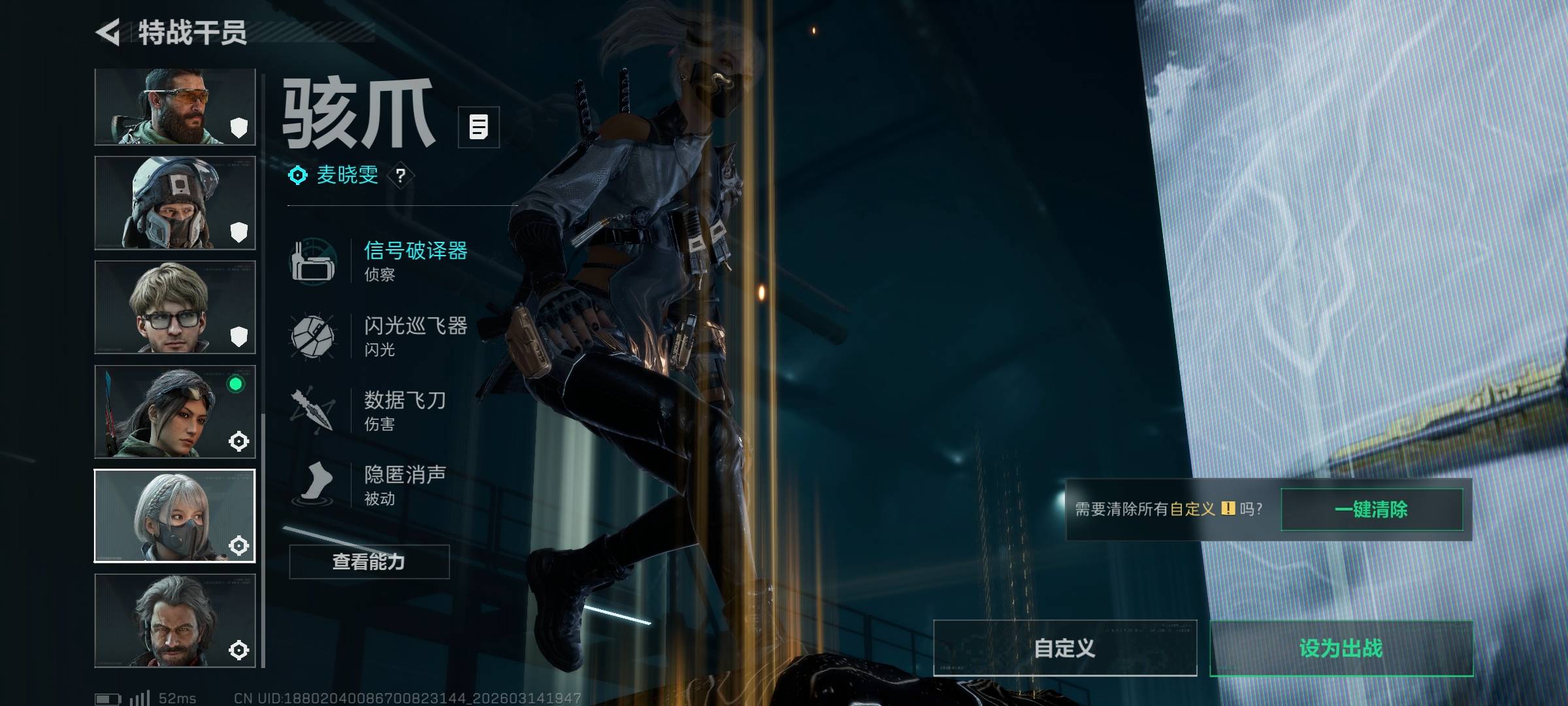Image resolution: width=1568 pixels, height=706 pixels.
Task: View the 闪光巡飞器 flash ability
Action: pyautogui.click(x=414, y=335)
